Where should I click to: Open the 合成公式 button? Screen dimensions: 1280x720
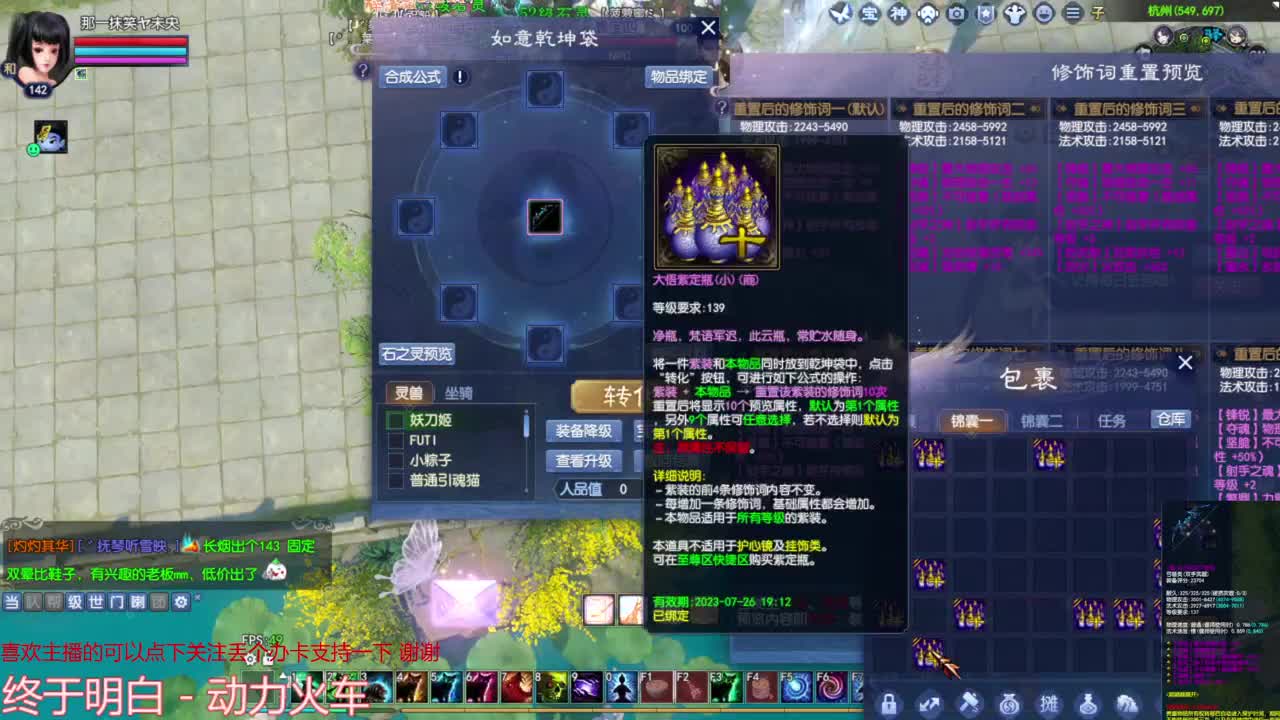point(414,77)
